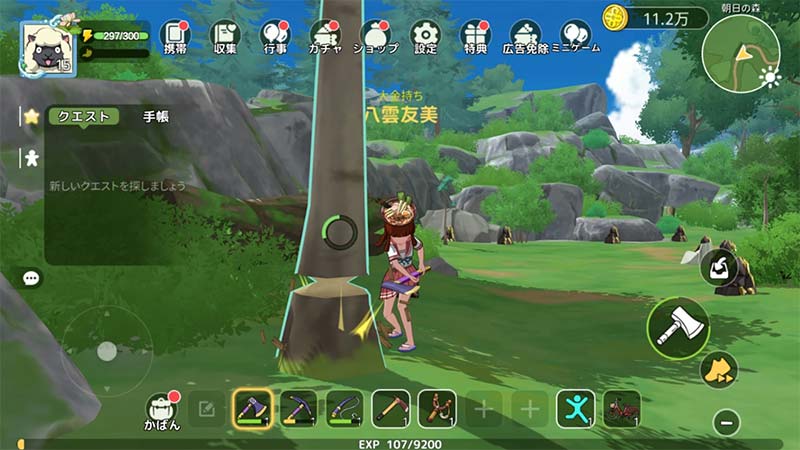Viewport: 800px width, 450px height.
Task: Open the ミニゲーム minigame menu
Action: pos(575,36)
